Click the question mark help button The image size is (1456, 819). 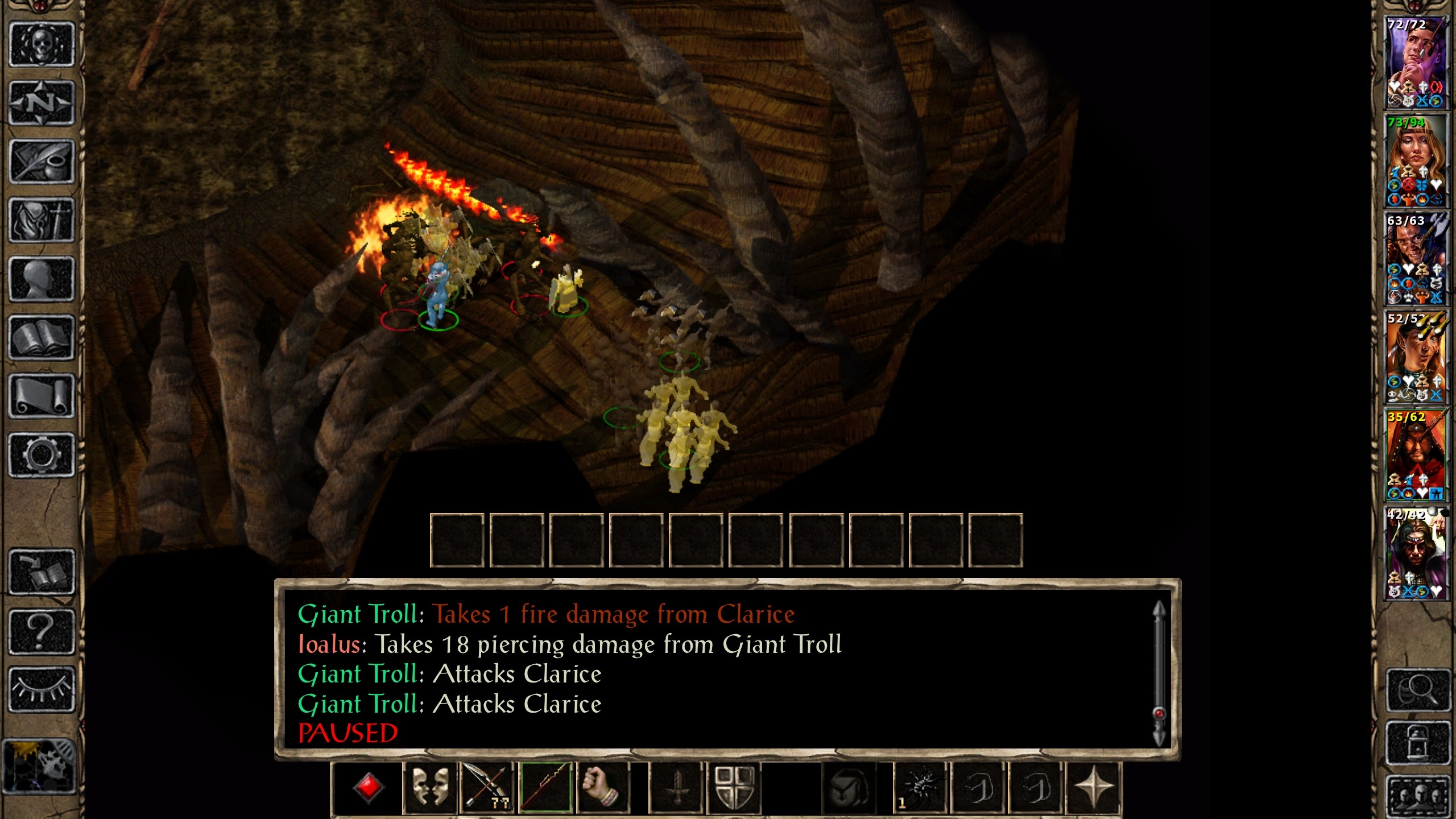click(42, 631)
